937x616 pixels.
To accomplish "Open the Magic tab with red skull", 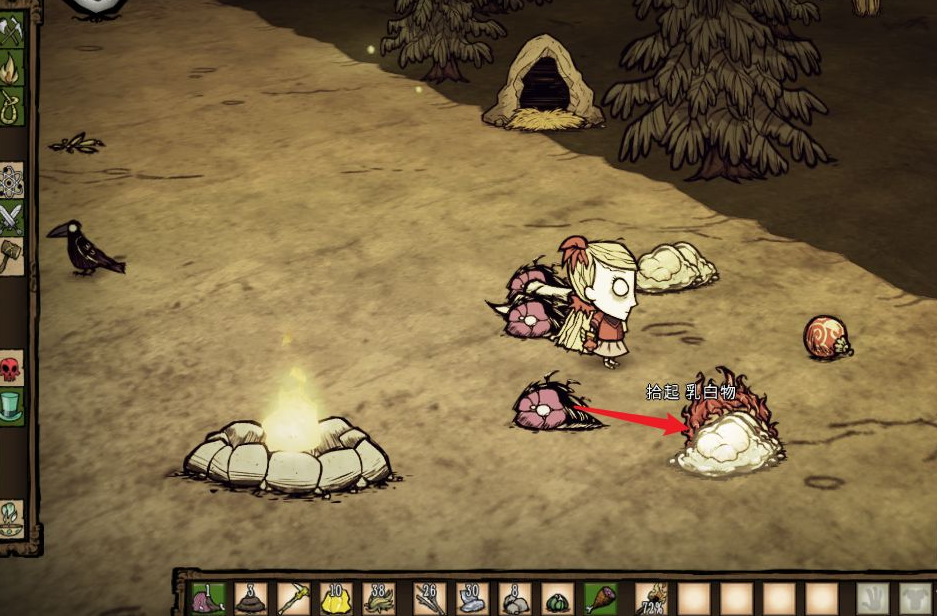I will point(11,370).
